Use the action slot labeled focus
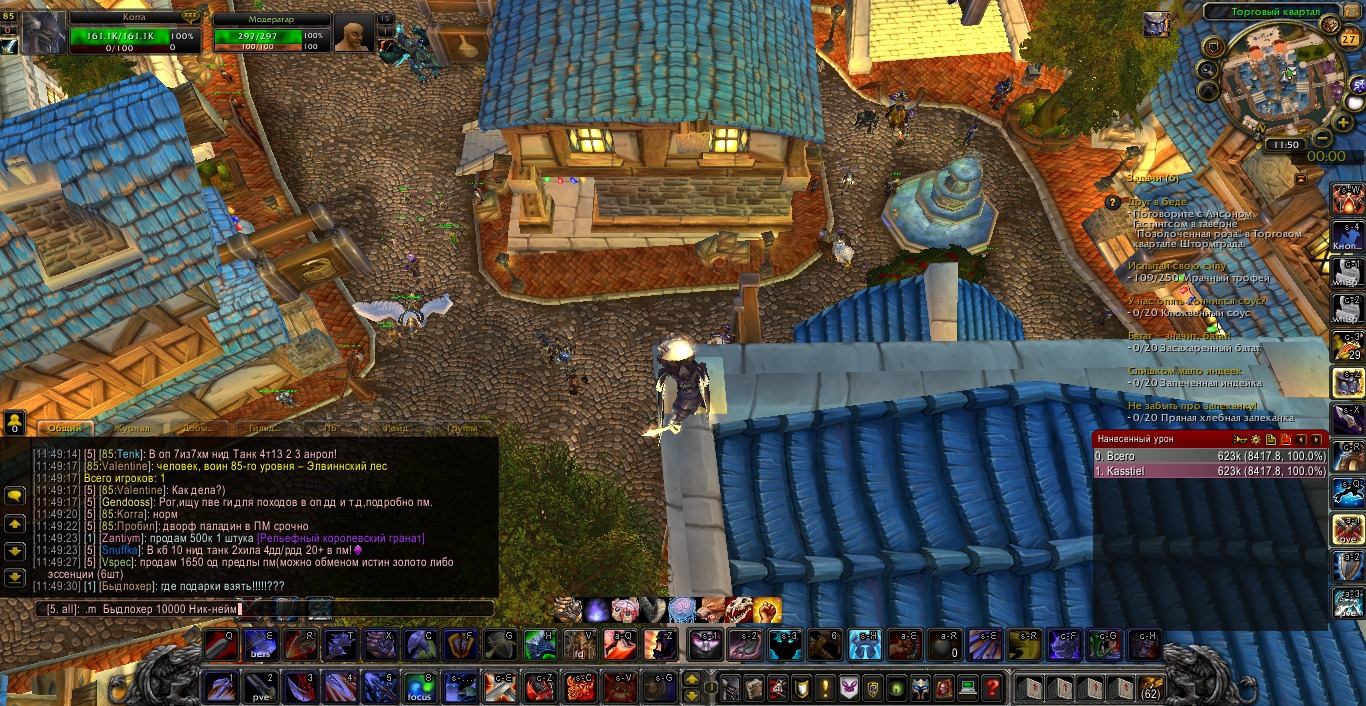 click(420, 688)
